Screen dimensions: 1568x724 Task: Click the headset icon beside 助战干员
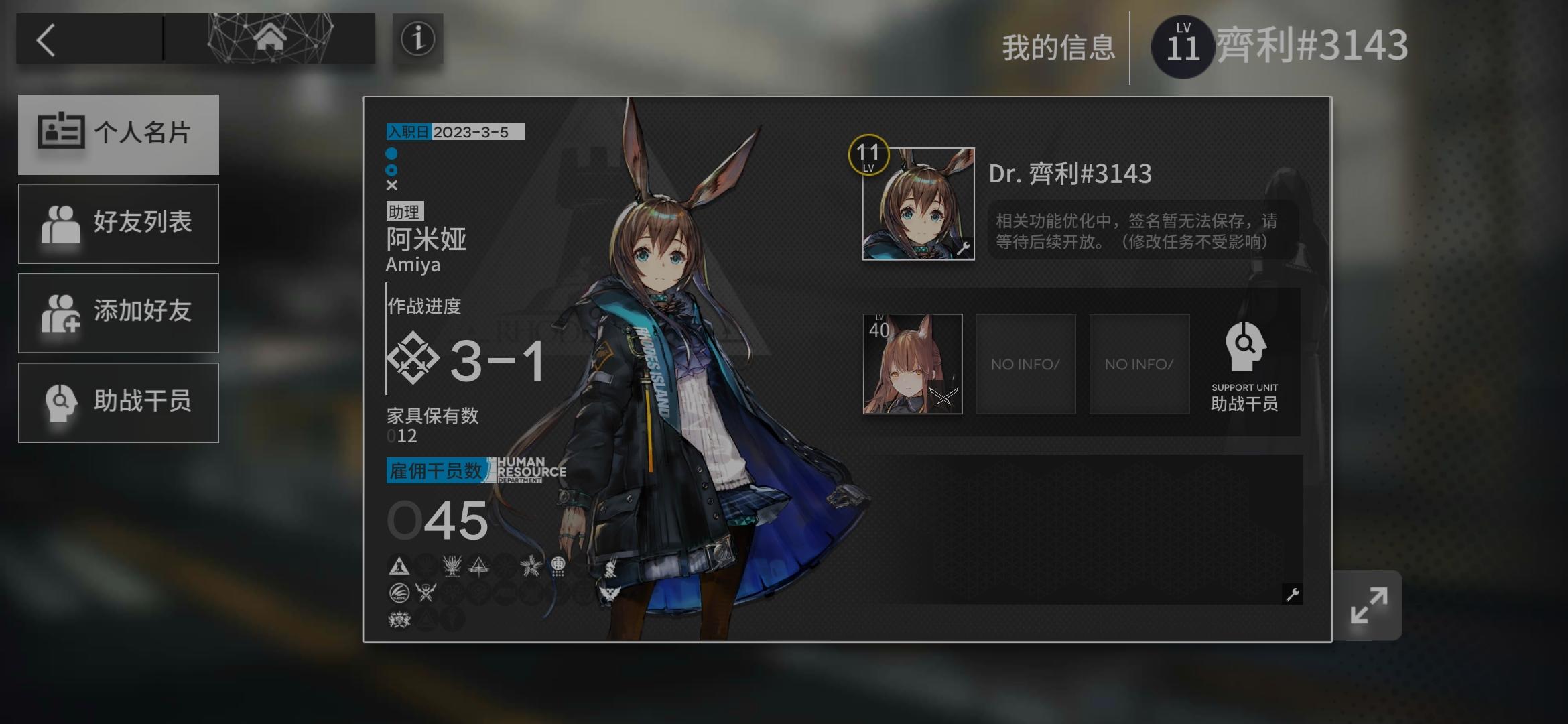[60, 402]
